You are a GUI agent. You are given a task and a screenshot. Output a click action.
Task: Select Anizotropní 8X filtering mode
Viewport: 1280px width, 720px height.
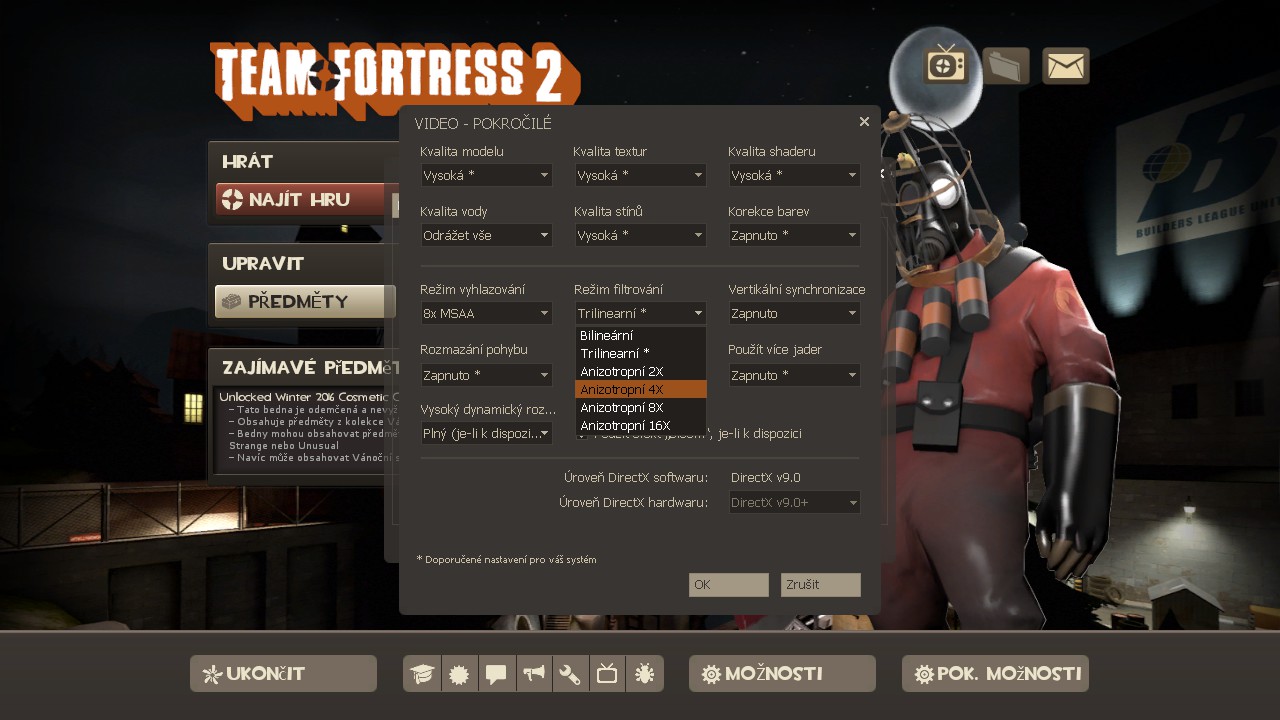click(640, 408)
